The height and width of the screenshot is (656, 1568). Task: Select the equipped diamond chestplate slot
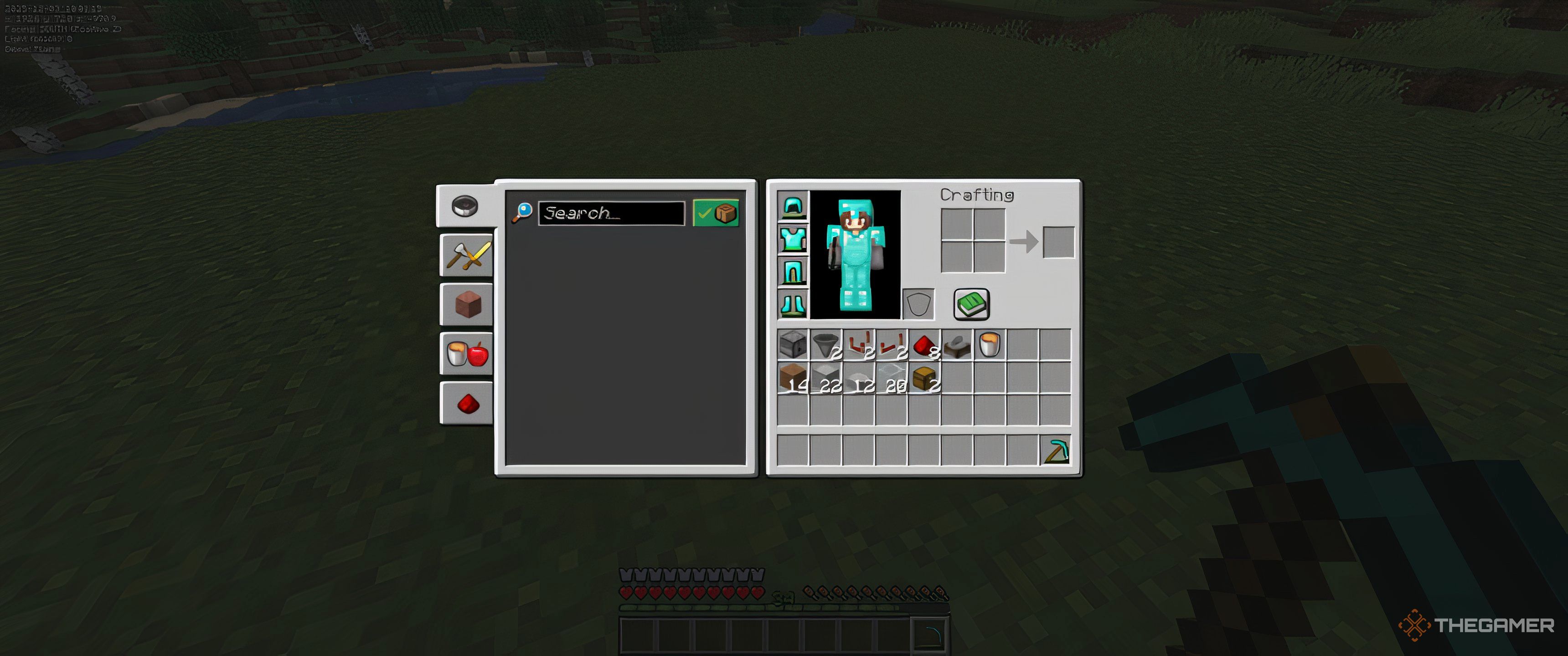click(x=793, y=239)
